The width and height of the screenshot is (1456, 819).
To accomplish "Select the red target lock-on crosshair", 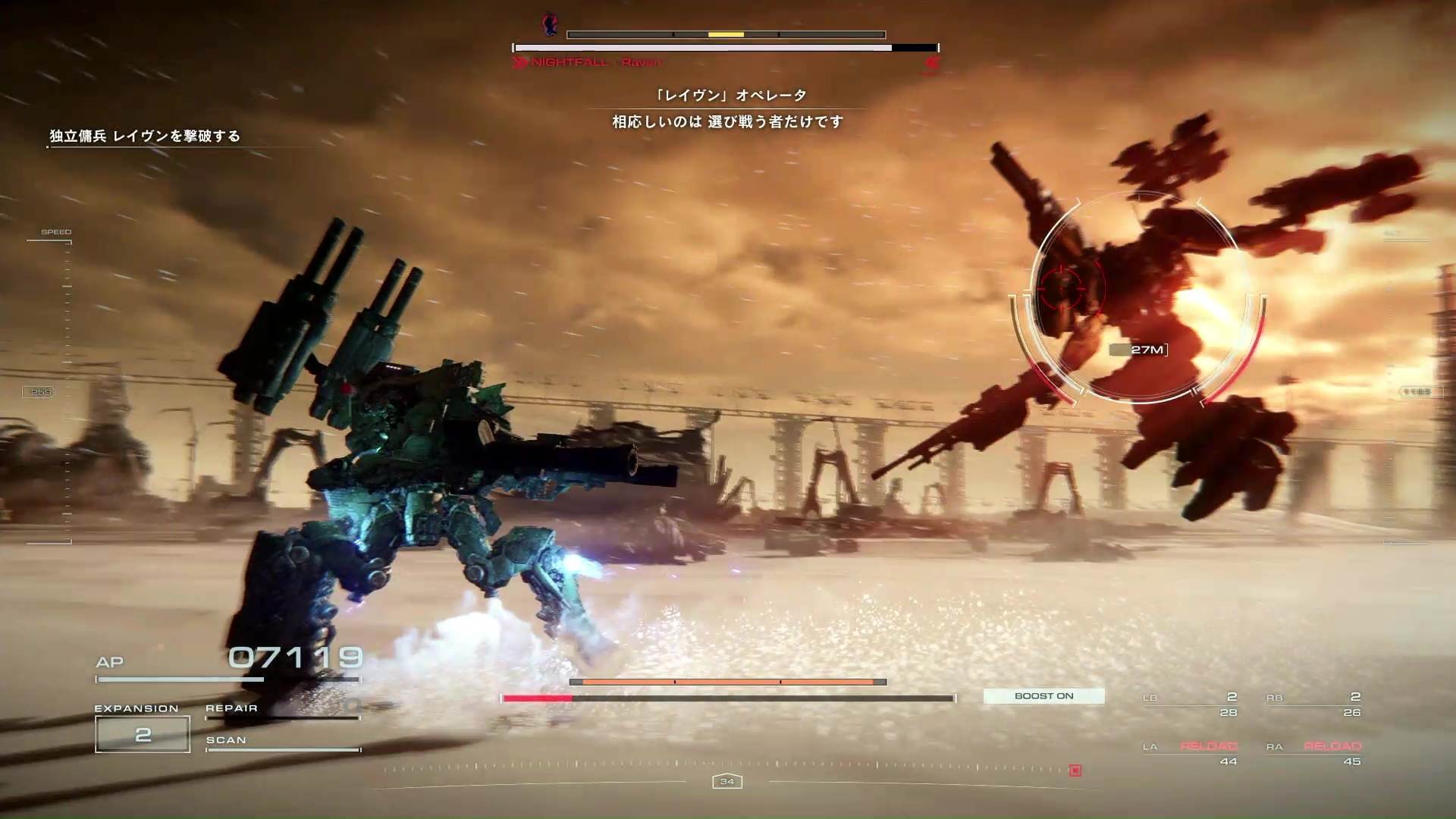I will point(1061,288).
